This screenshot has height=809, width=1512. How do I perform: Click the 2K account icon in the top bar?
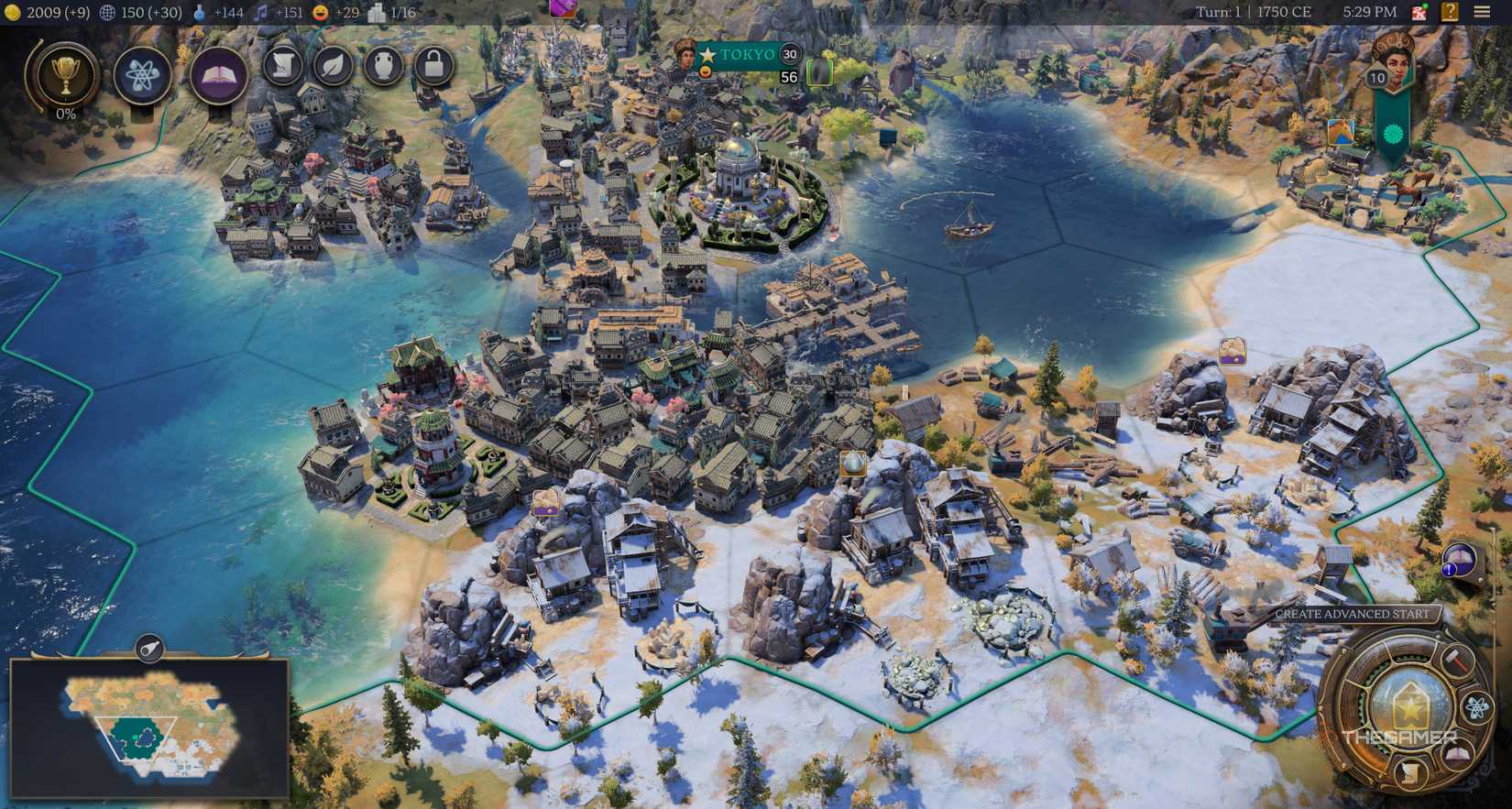1419,12
